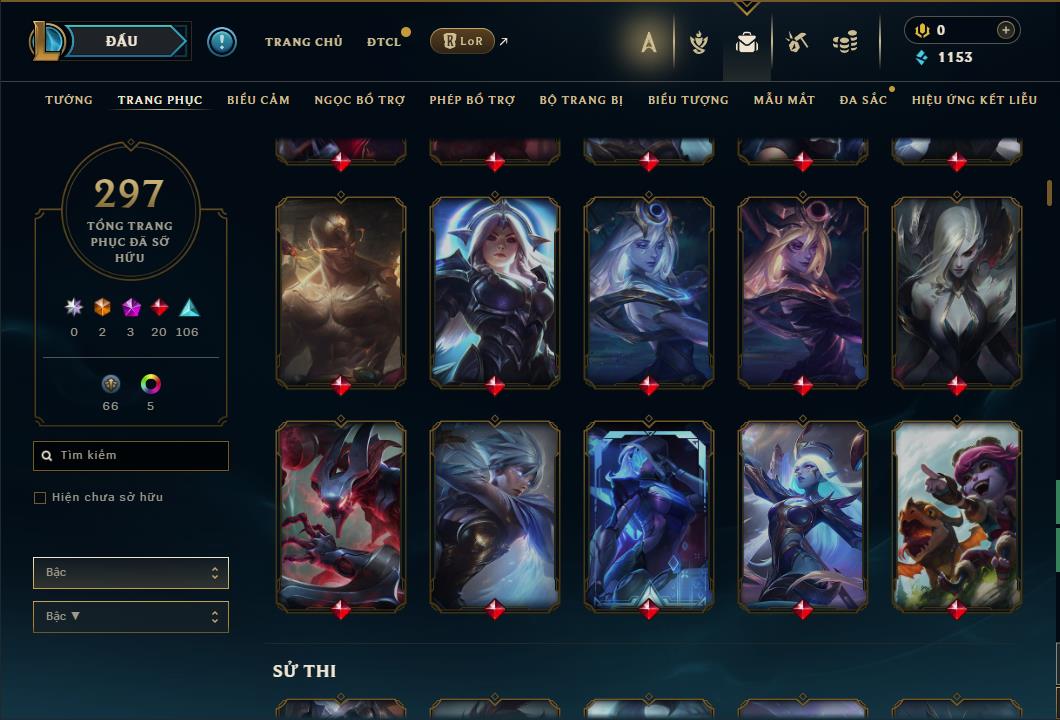Viewport: 1060px width, 720px height.
Task: Add currency with the plus button
Action: 1006,30
